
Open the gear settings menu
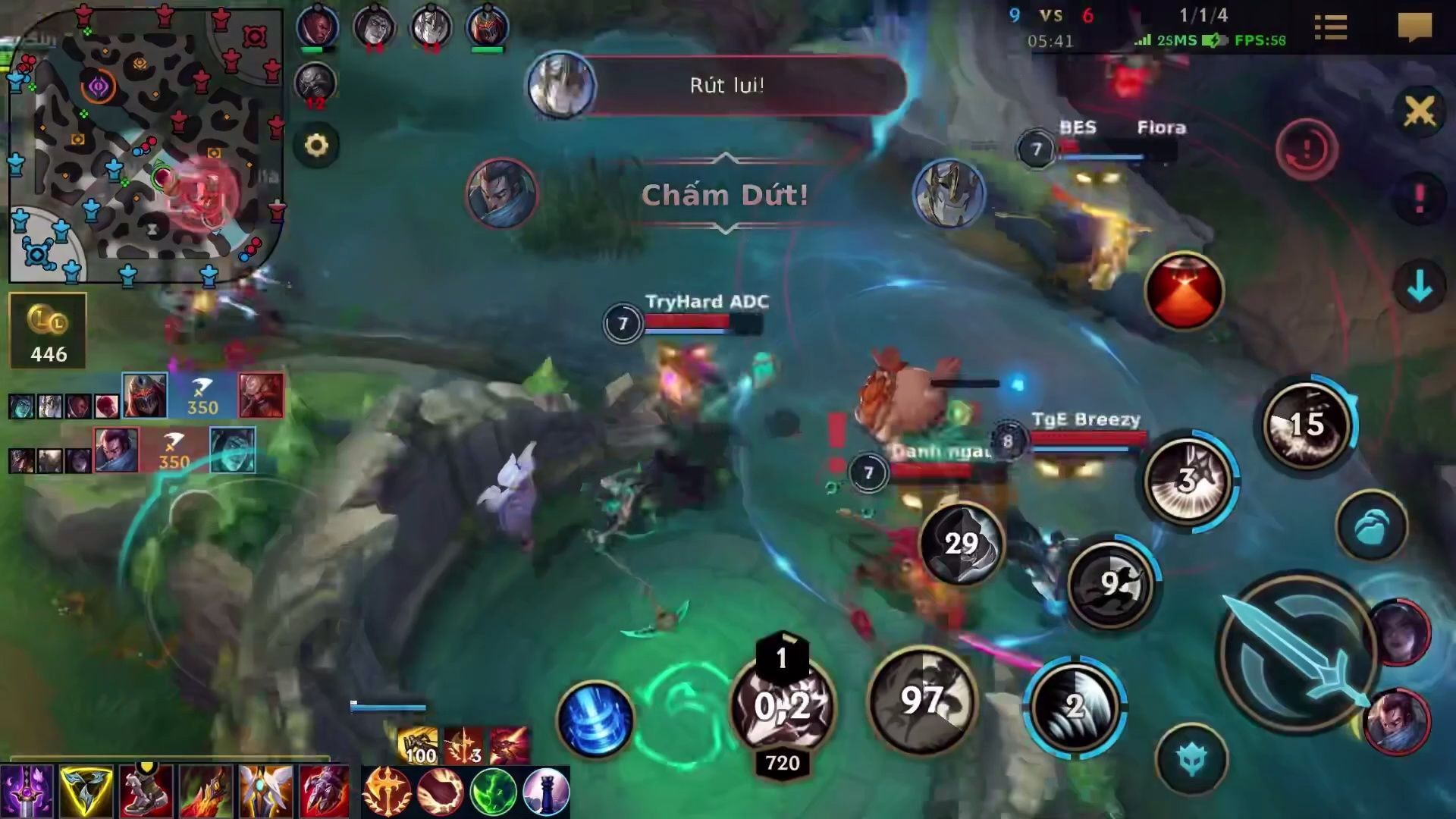pos(316,145)
